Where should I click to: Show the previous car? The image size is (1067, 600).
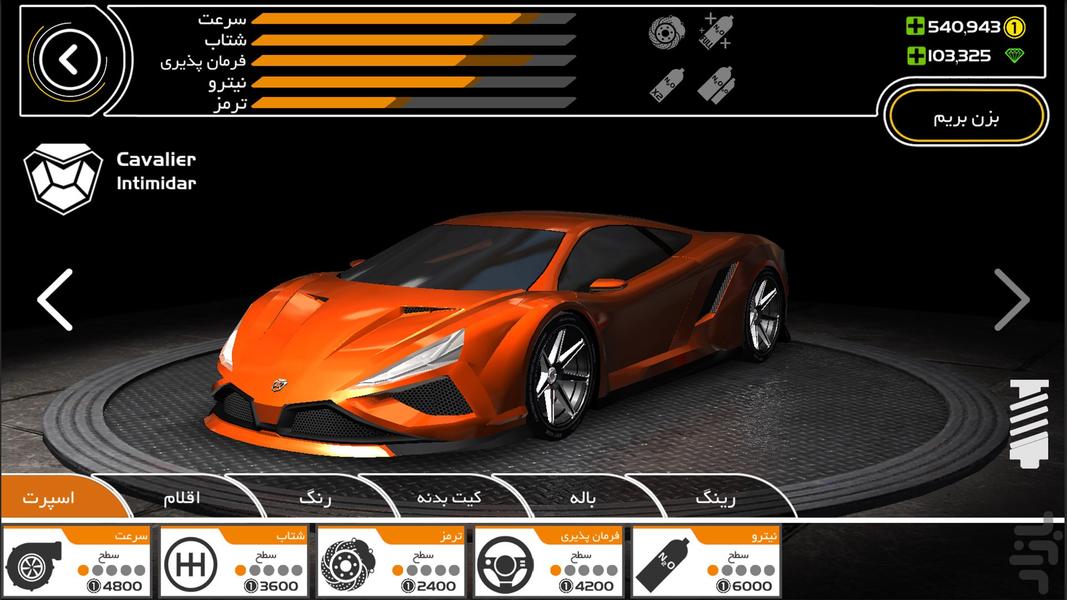(55, 299)
